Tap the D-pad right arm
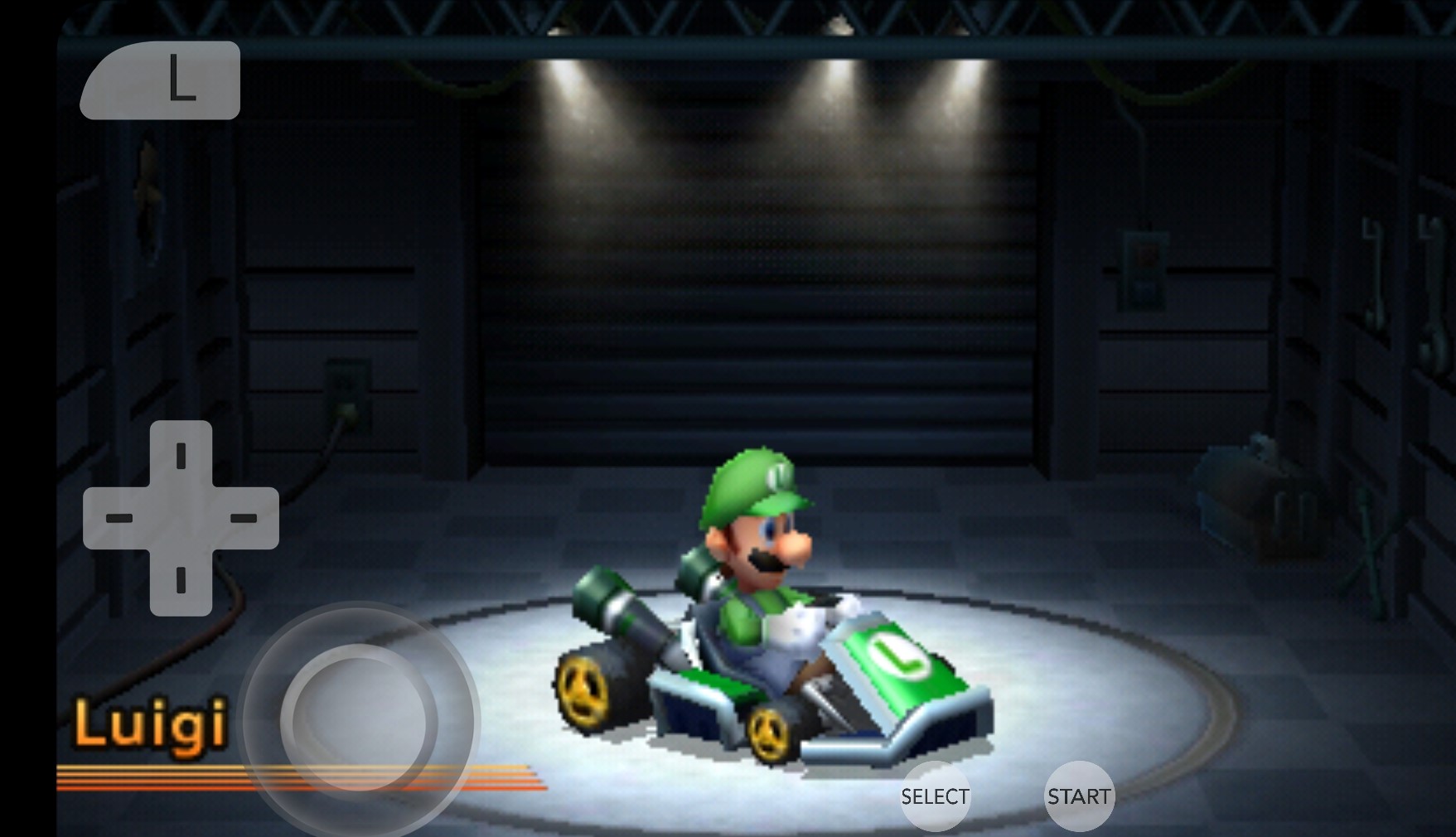The height and width of the screenshot is (837, 1456). click(x=244, y=518)
